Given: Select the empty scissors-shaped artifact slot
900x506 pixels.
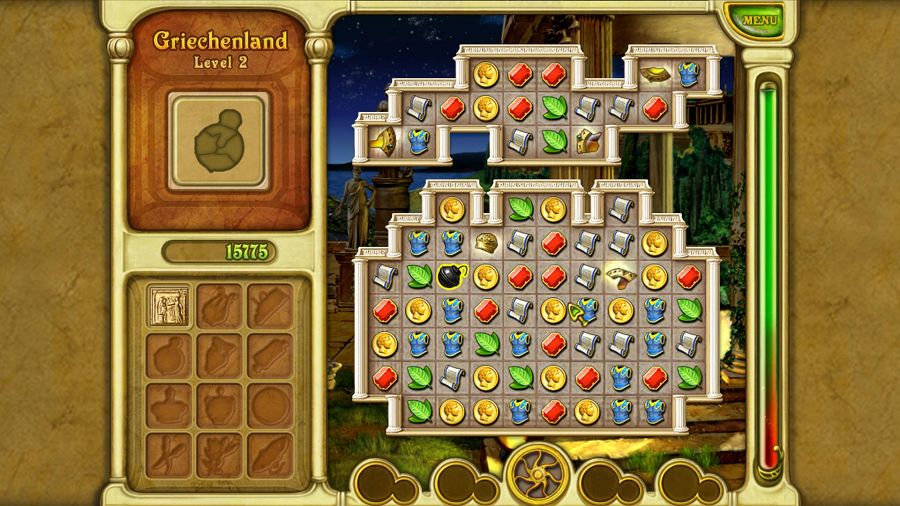Looking at the screenshot, I should coord(168,455).
